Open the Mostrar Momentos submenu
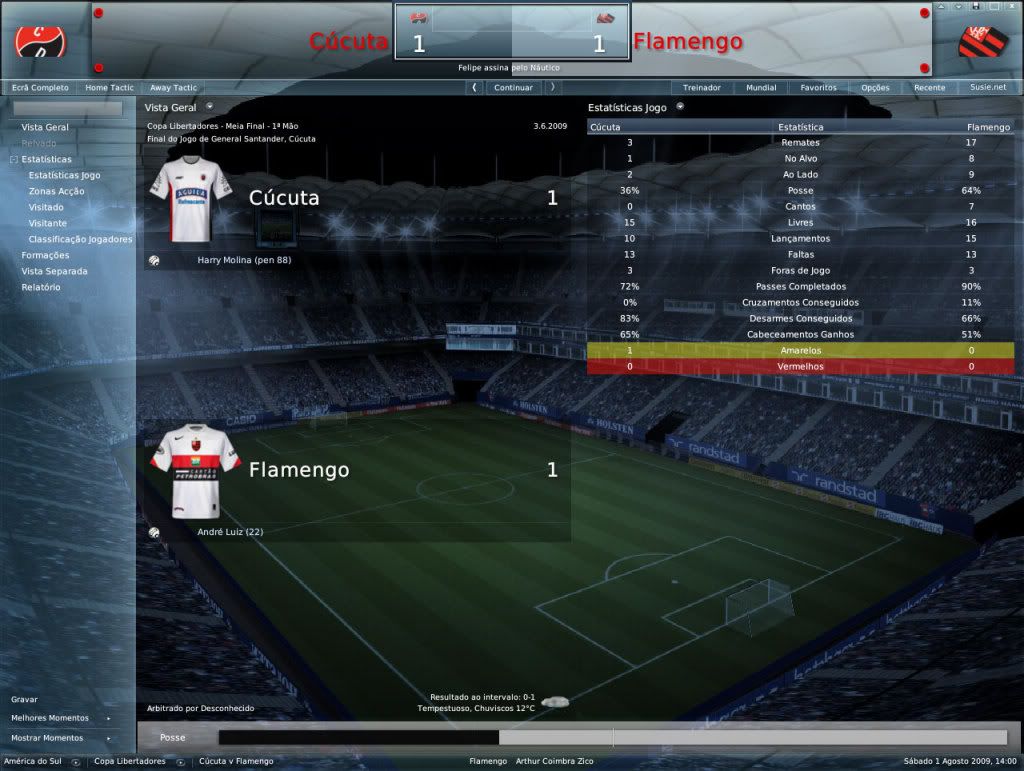The height and width of the screenshot is (771, 1024). point(47,738)
